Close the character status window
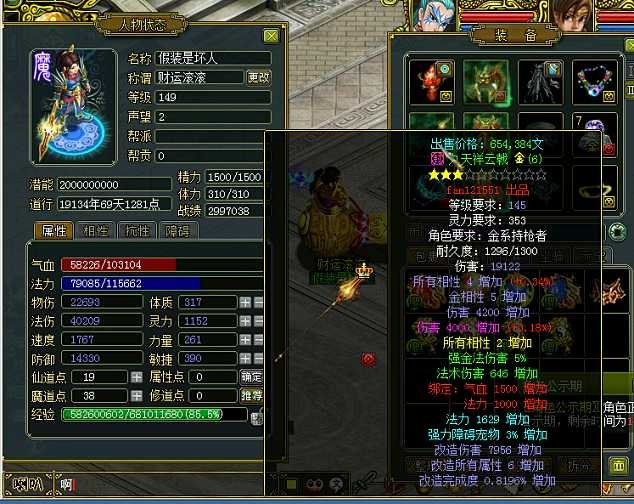This screenshot has width=634, height=504. tap(271, 36)
